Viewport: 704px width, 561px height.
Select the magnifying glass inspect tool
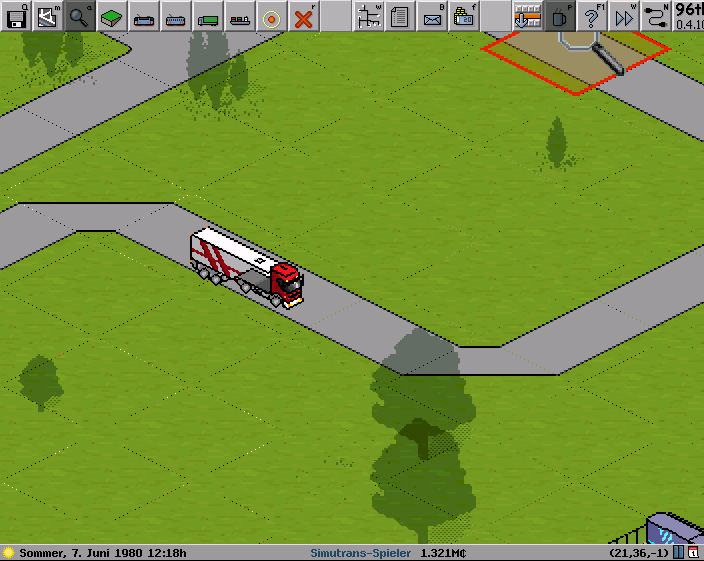tap(80, 16)
